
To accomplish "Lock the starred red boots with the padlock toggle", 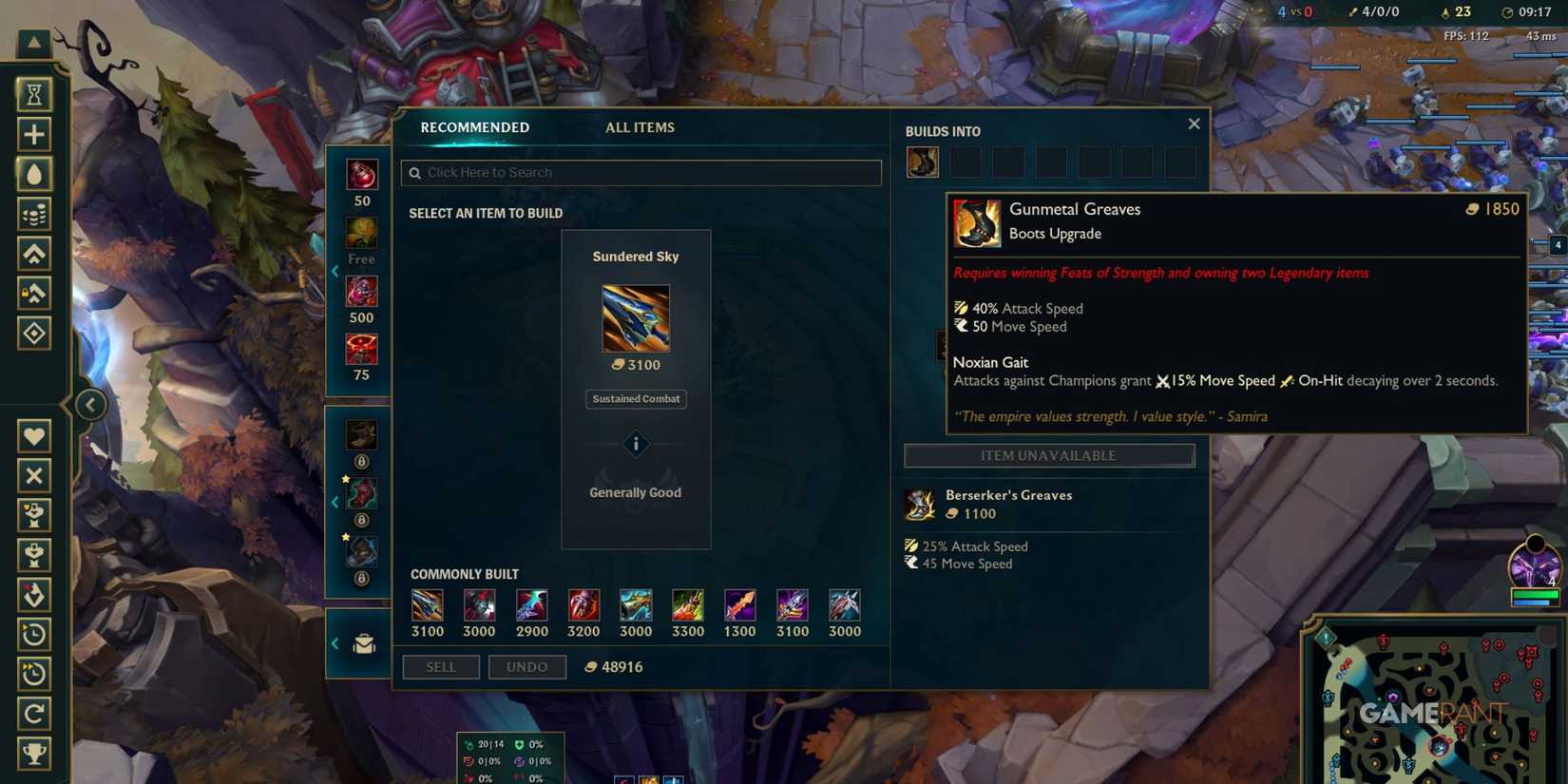I will (x=361, y=519).
